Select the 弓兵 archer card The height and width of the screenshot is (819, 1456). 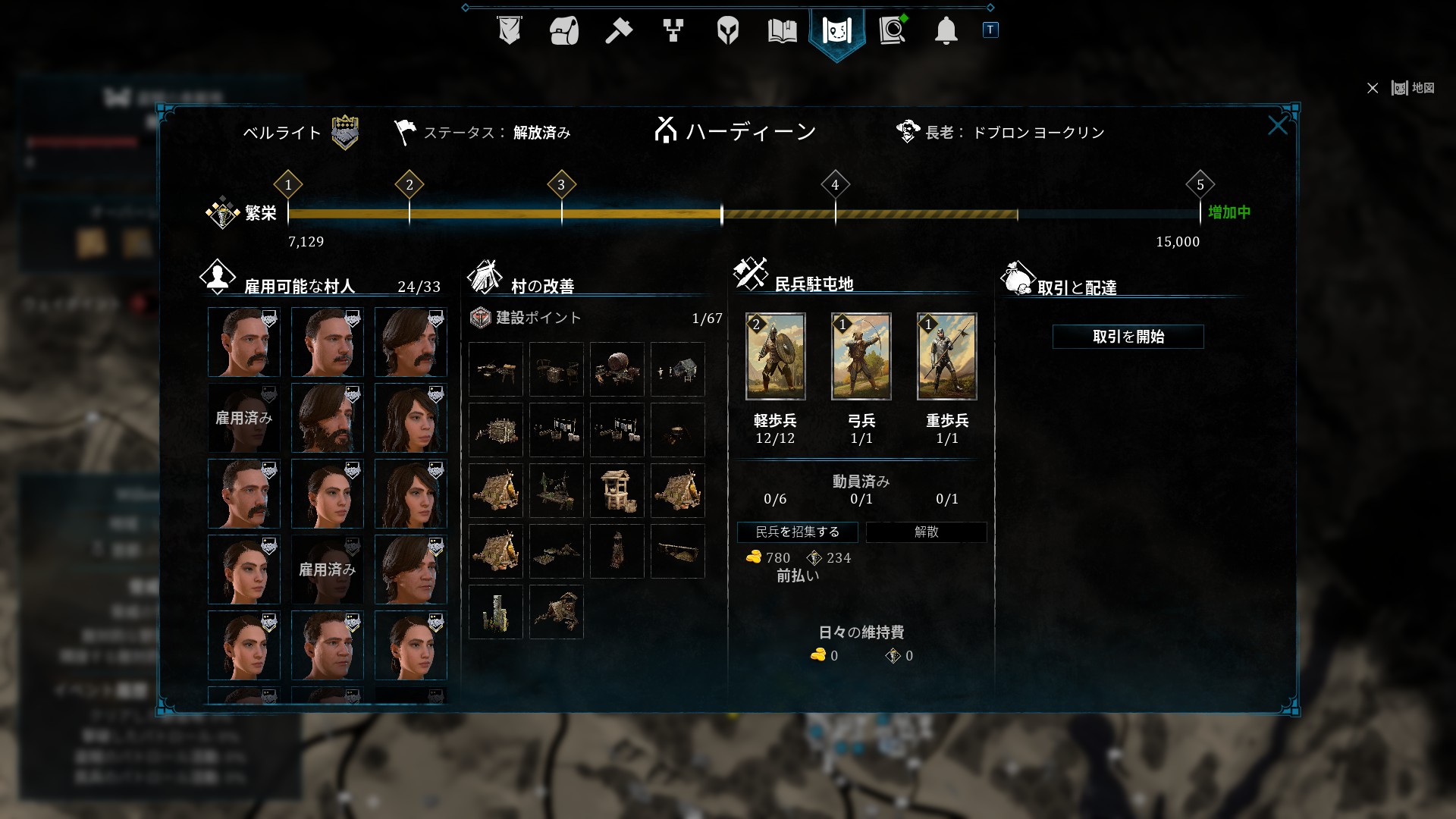point(861,356)
